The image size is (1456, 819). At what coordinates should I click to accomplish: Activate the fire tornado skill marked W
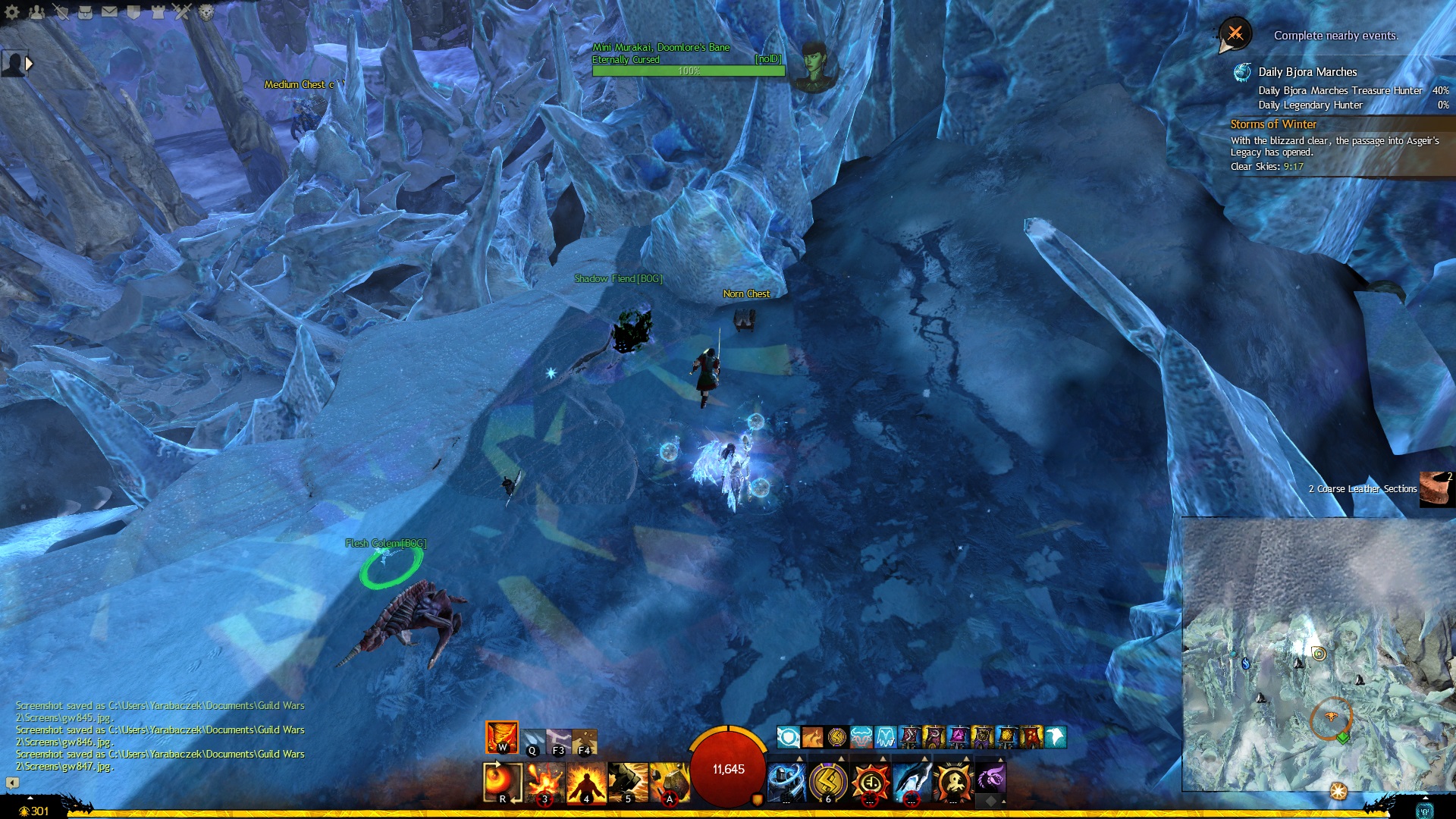click(502, 737)
